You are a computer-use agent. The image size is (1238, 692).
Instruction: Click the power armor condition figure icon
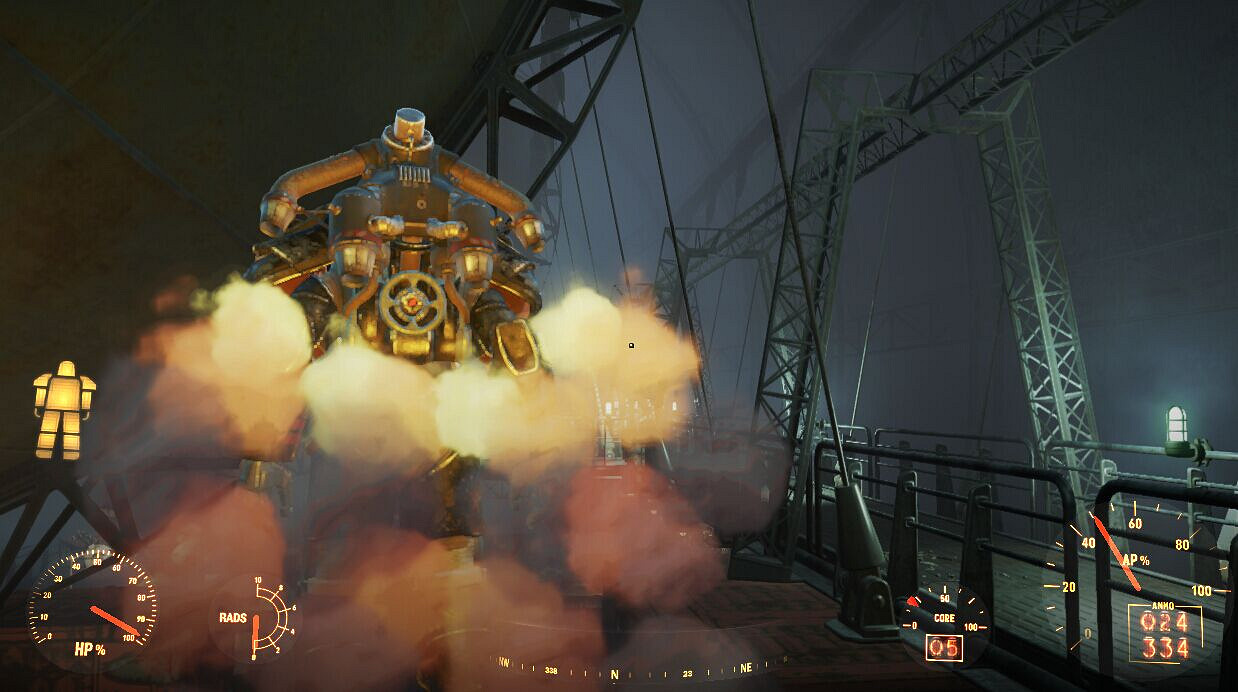click(64, 409)
